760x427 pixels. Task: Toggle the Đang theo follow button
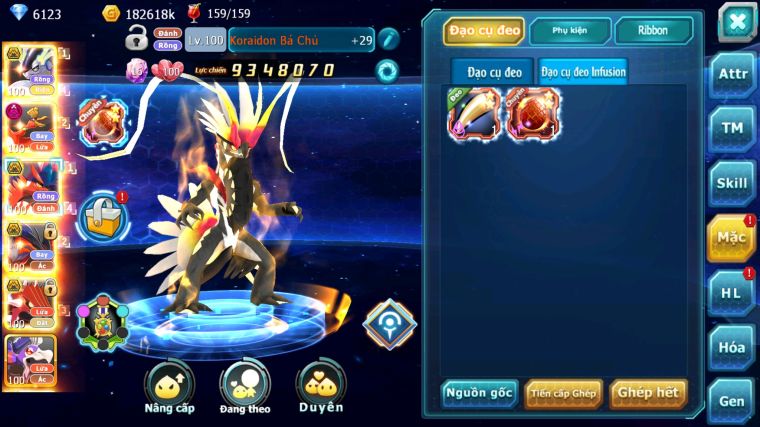[x=245, y=386]
